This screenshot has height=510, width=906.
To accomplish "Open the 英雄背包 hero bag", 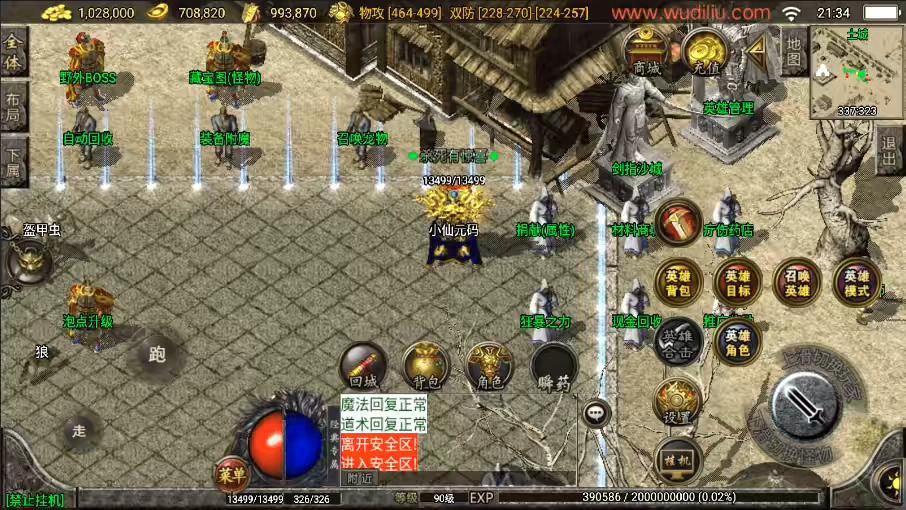I will (x=678, y=282).
